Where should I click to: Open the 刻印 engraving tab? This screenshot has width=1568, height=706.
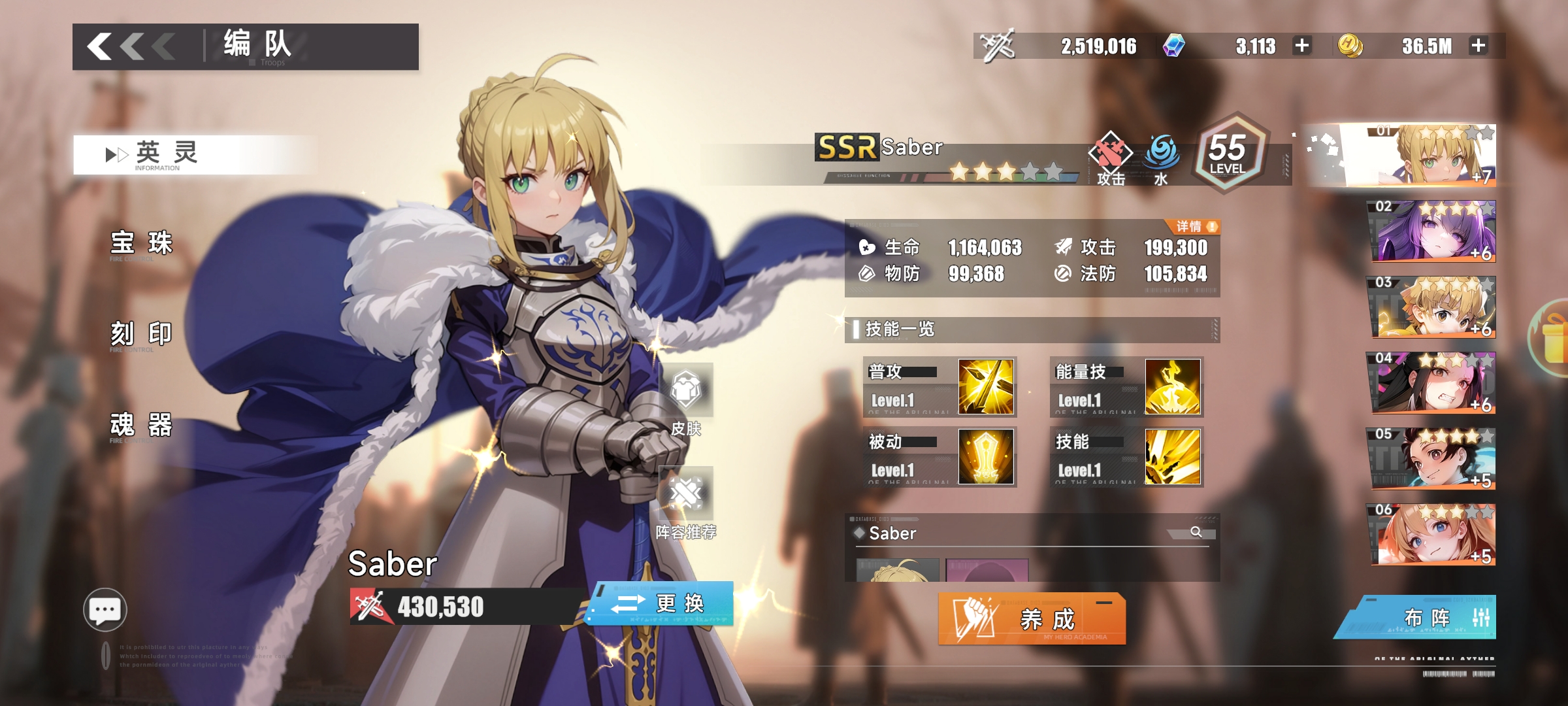click(141, 334)
